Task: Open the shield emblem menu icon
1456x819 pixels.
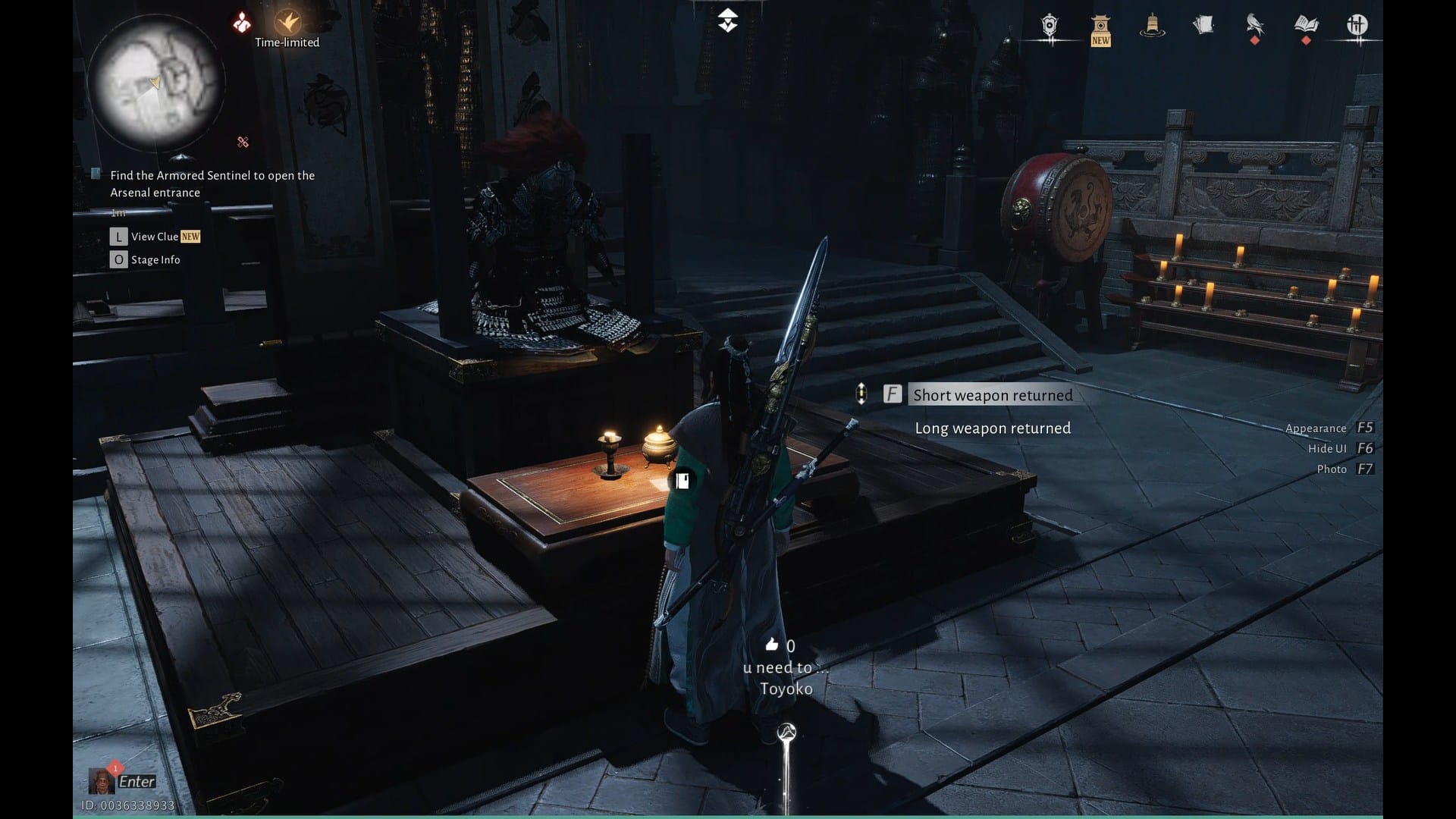Action: point(1050,26)
